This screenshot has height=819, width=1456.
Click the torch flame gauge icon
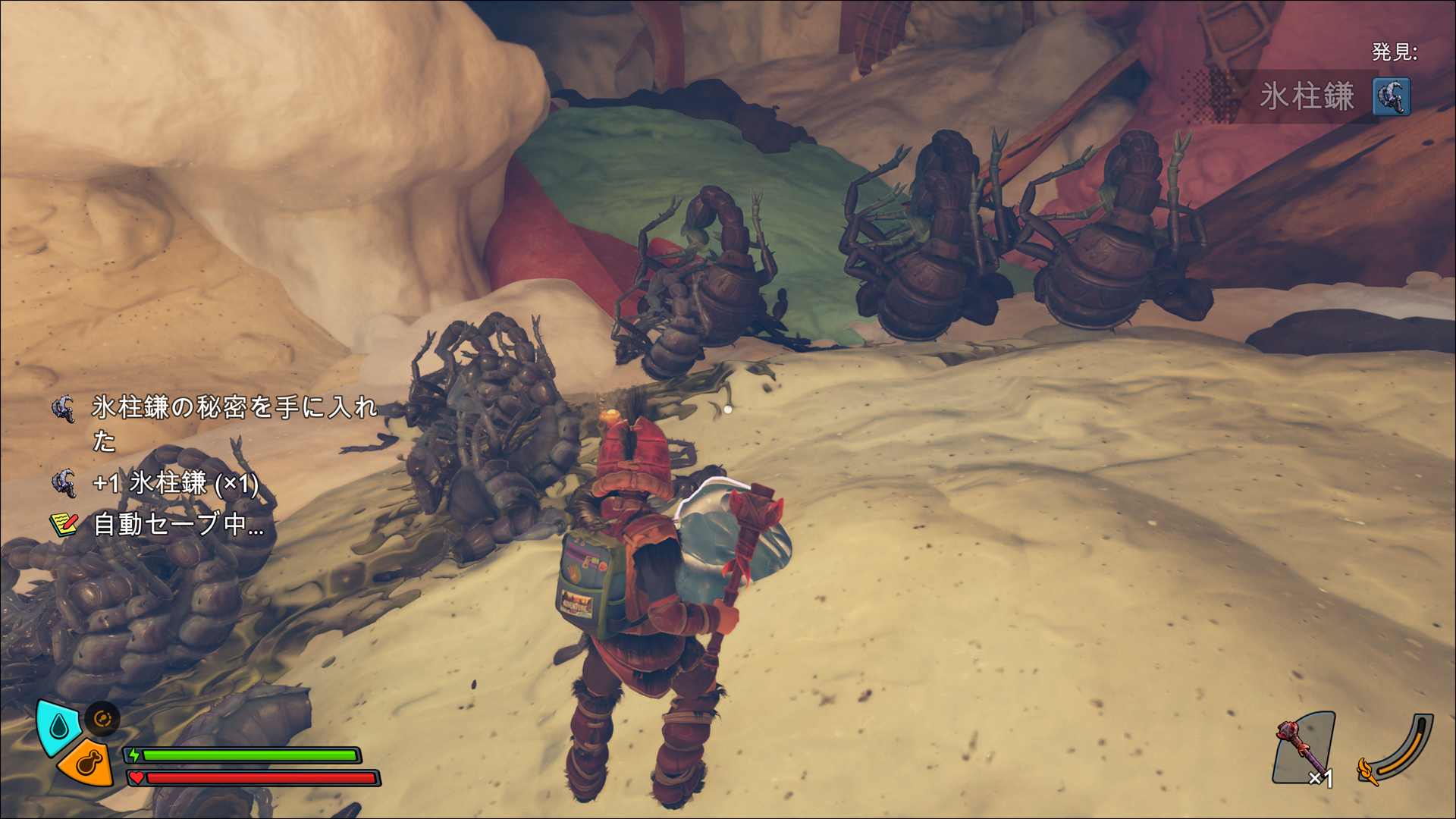pos(1368,770)
